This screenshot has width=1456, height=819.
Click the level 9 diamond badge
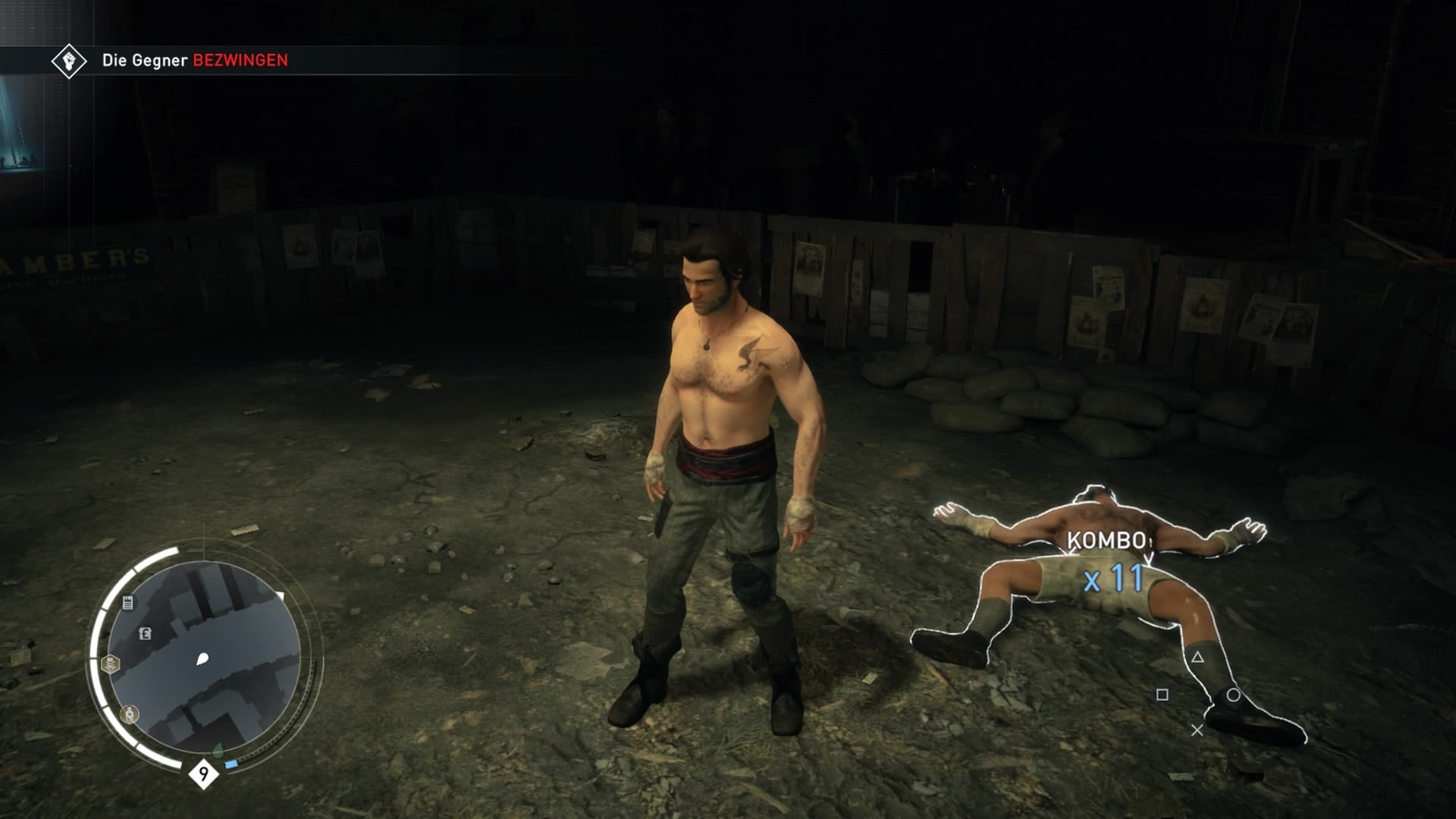pyautogui.click(x=203, y=774)
